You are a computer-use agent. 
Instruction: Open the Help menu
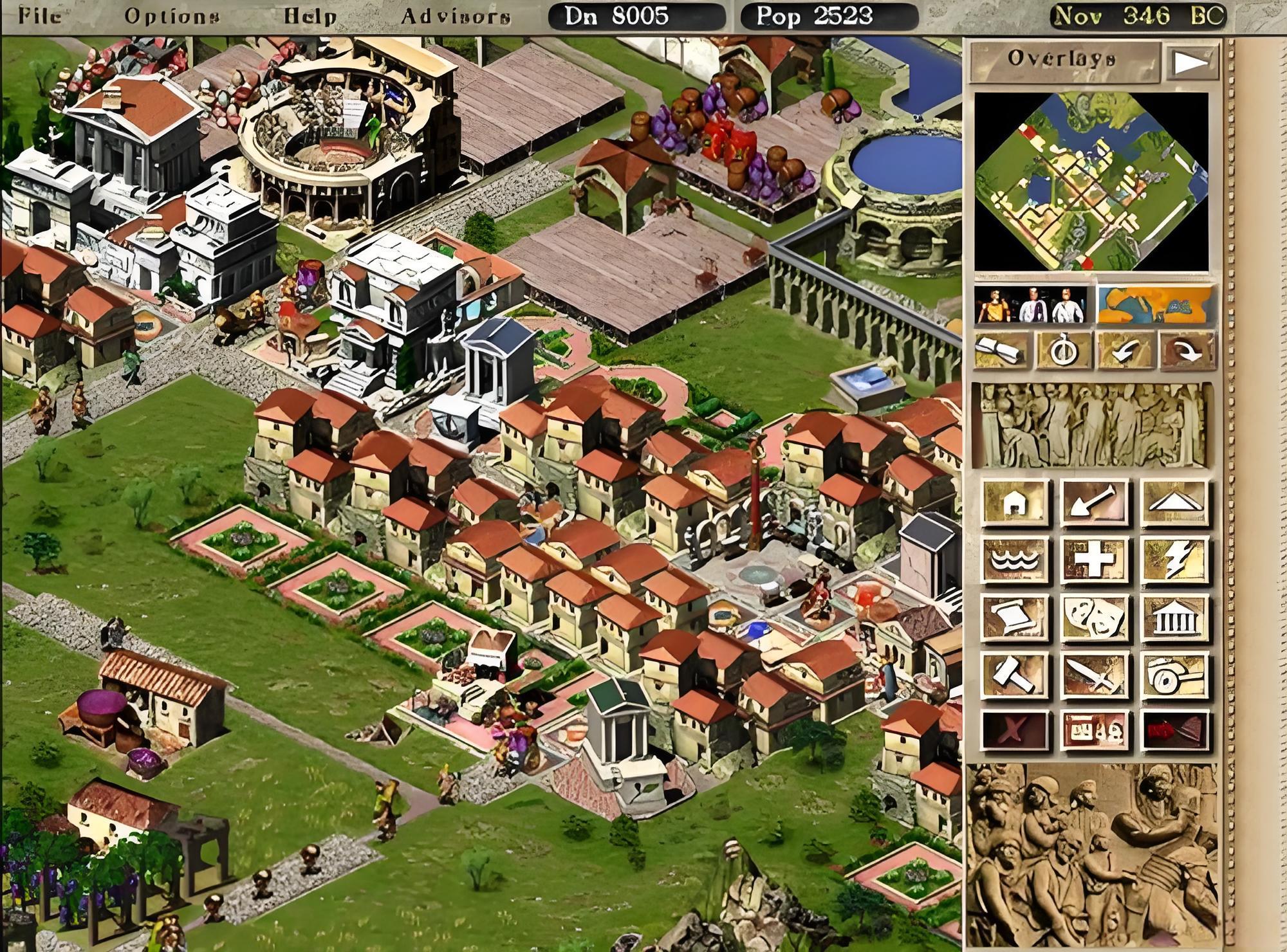(310, 15)
